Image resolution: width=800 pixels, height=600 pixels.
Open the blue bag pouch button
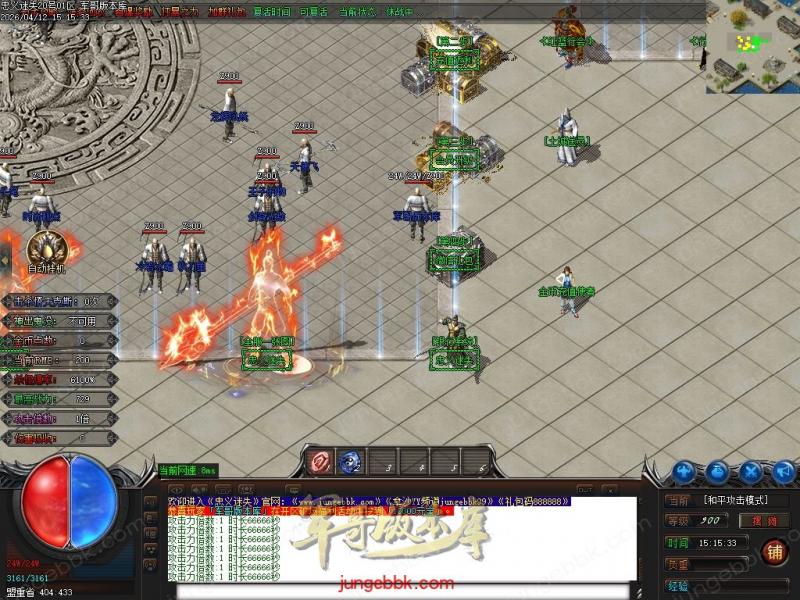click(x=718, y=471)
